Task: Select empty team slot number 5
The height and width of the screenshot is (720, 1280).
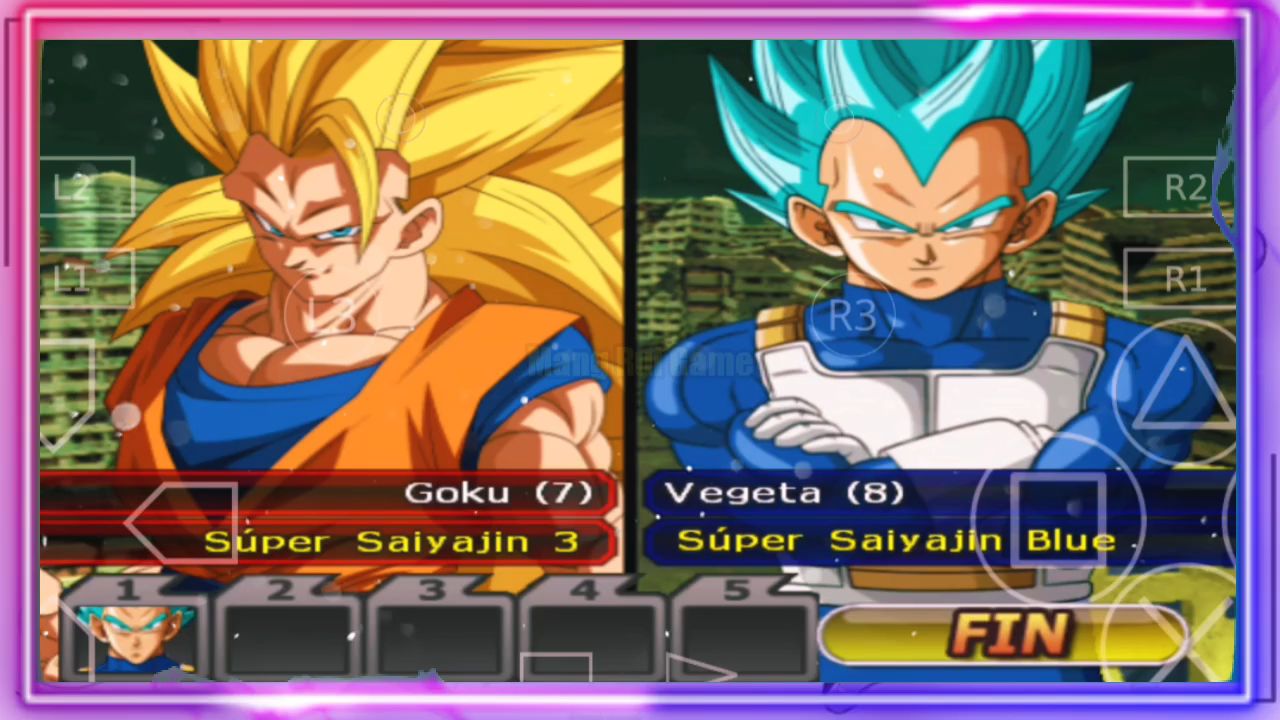Action: point(742,637)
